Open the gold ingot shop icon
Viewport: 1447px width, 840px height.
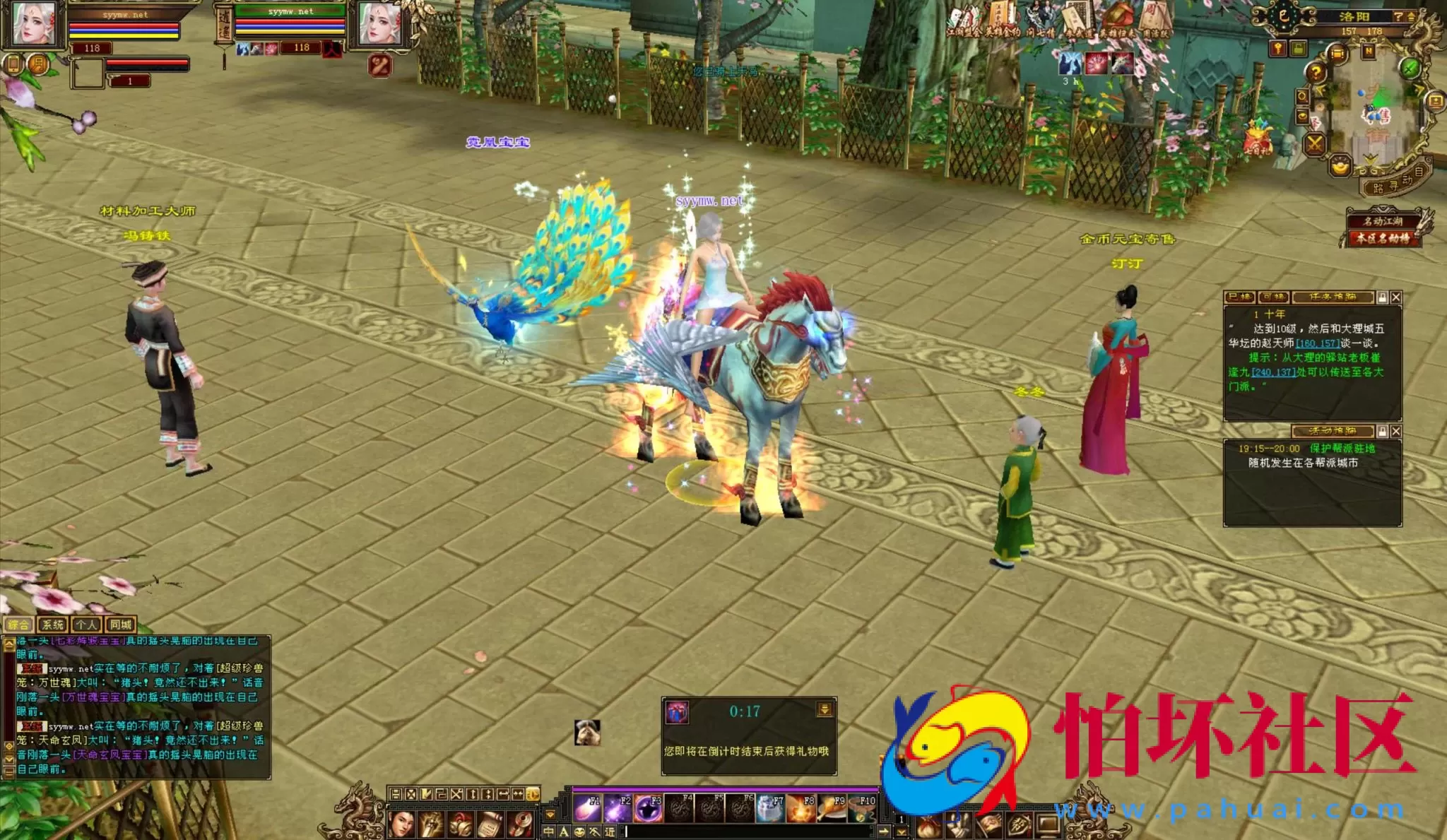tap(1340, 166)
